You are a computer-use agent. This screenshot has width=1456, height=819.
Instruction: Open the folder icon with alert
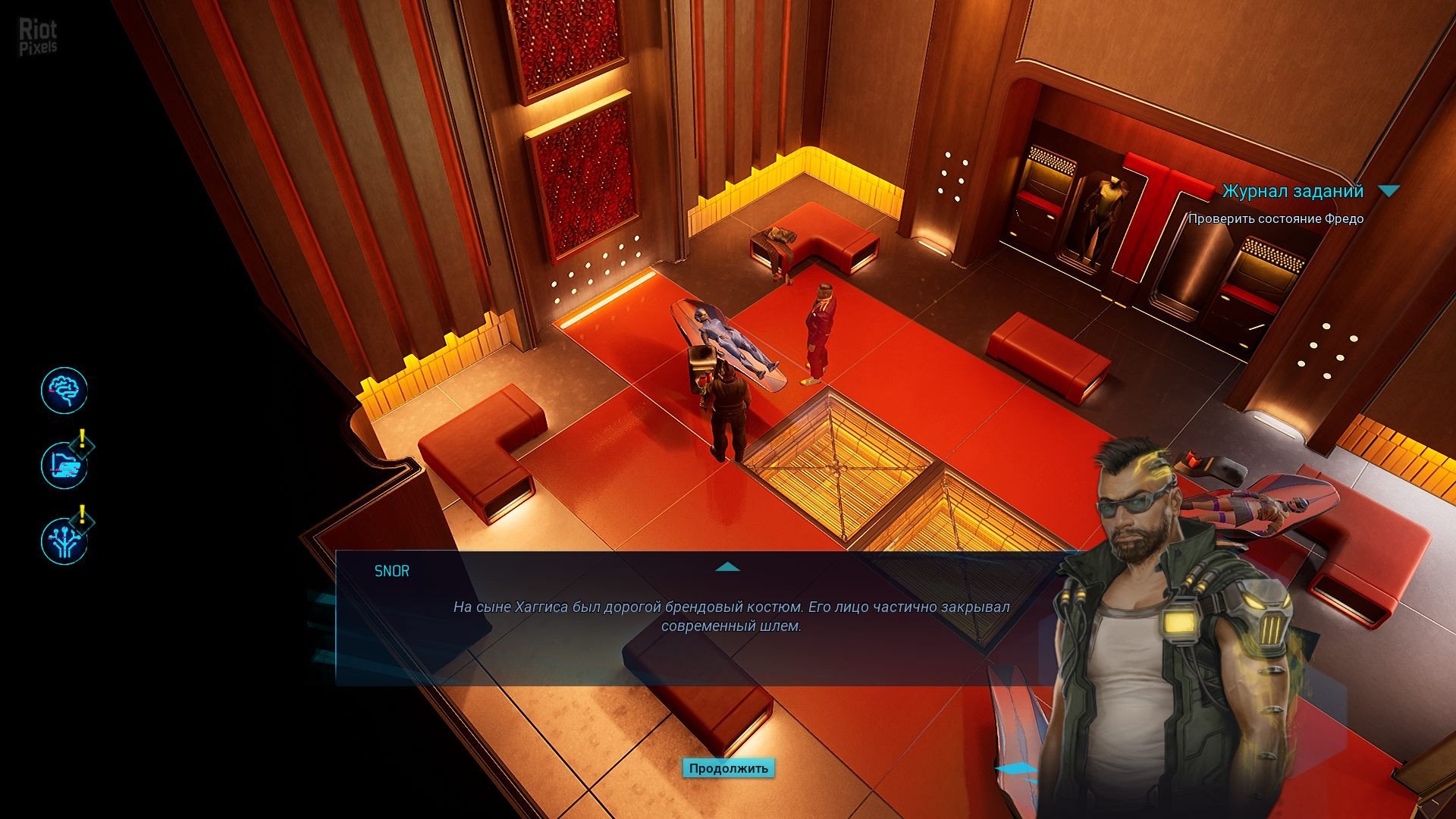click(x=64, y=465)
